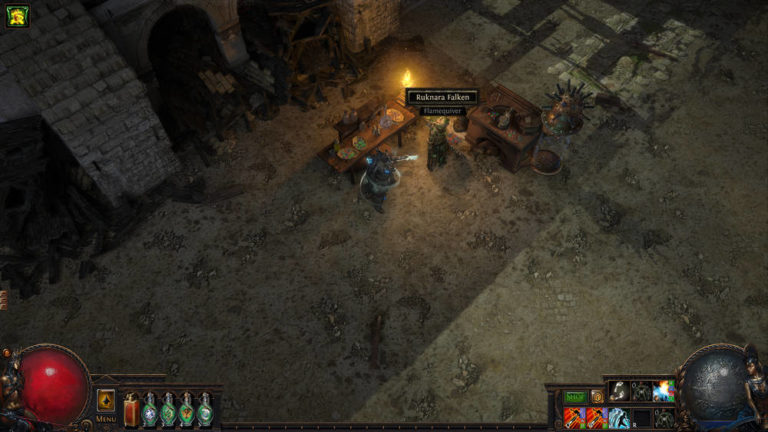
Task: Activate the fiery explosion skill icon
Action: click(664, 391)
